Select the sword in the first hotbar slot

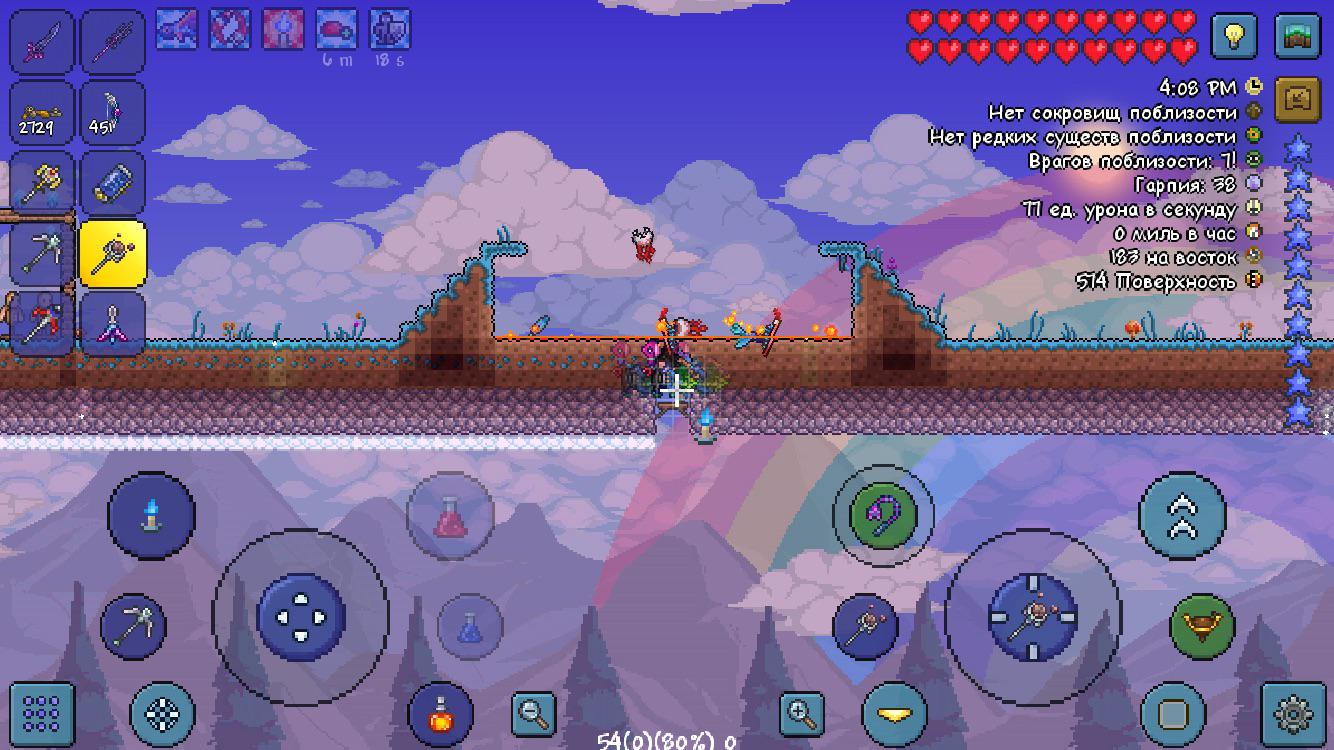click(40, 40)
